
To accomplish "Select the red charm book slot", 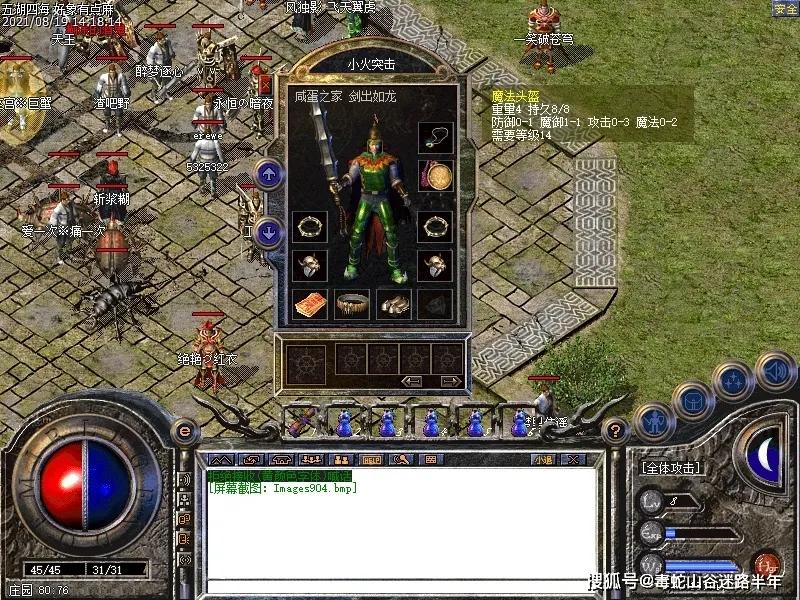I will click(309, 303).
